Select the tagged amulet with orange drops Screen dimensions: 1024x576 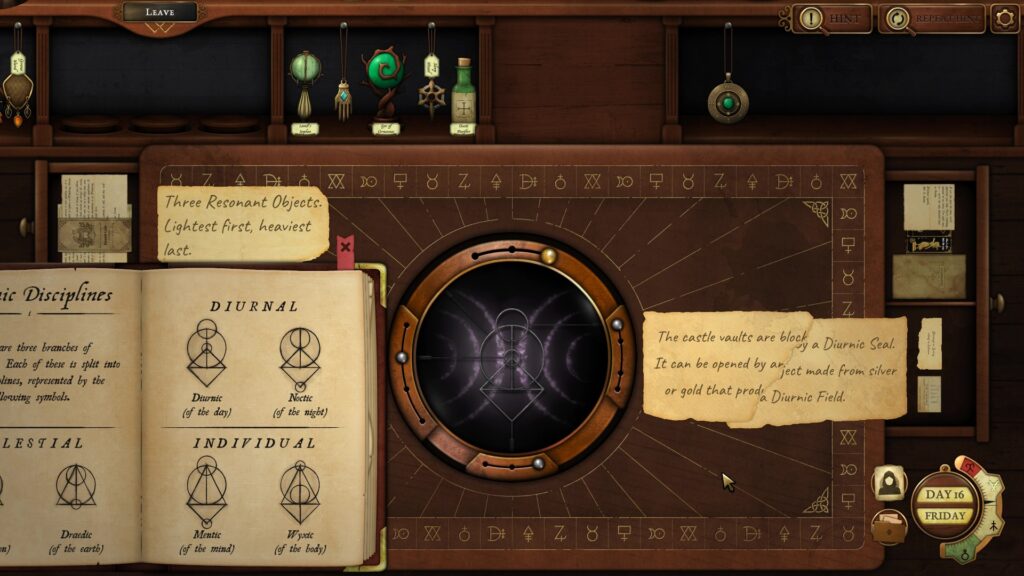pos(15,88)
